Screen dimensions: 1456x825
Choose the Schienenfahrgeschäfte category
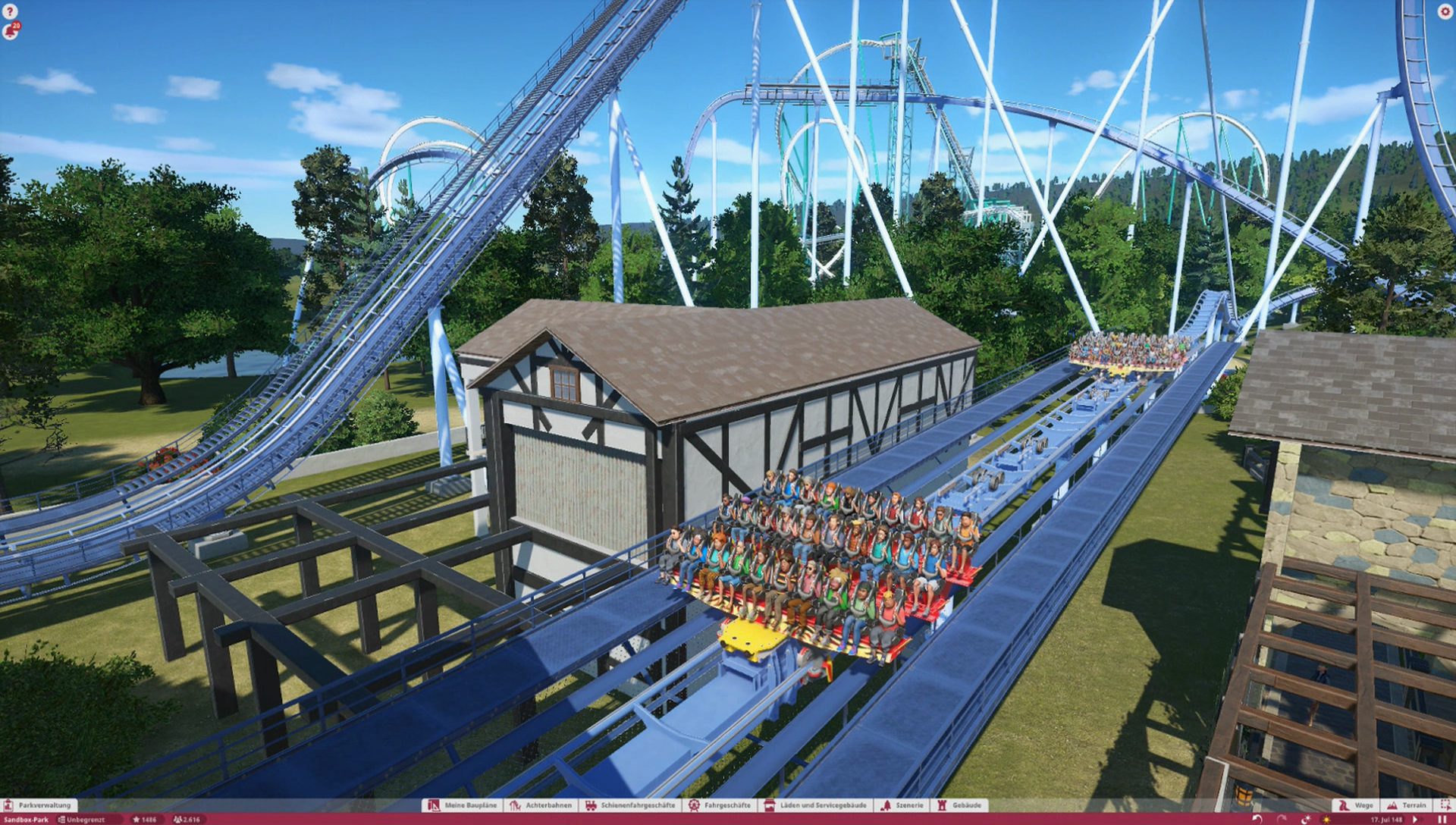[x=630, y=805]
